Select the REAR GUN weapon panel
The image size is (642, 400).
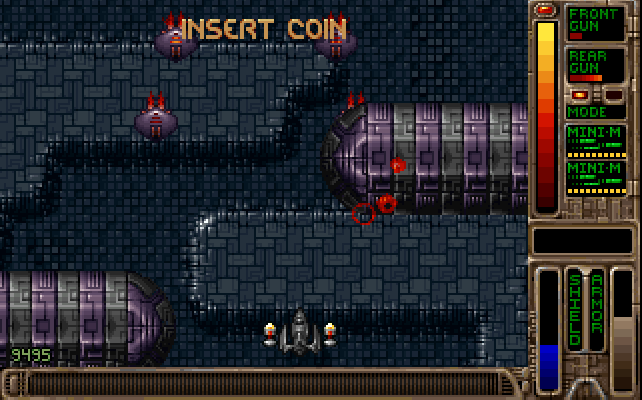(x=595, y=65)
